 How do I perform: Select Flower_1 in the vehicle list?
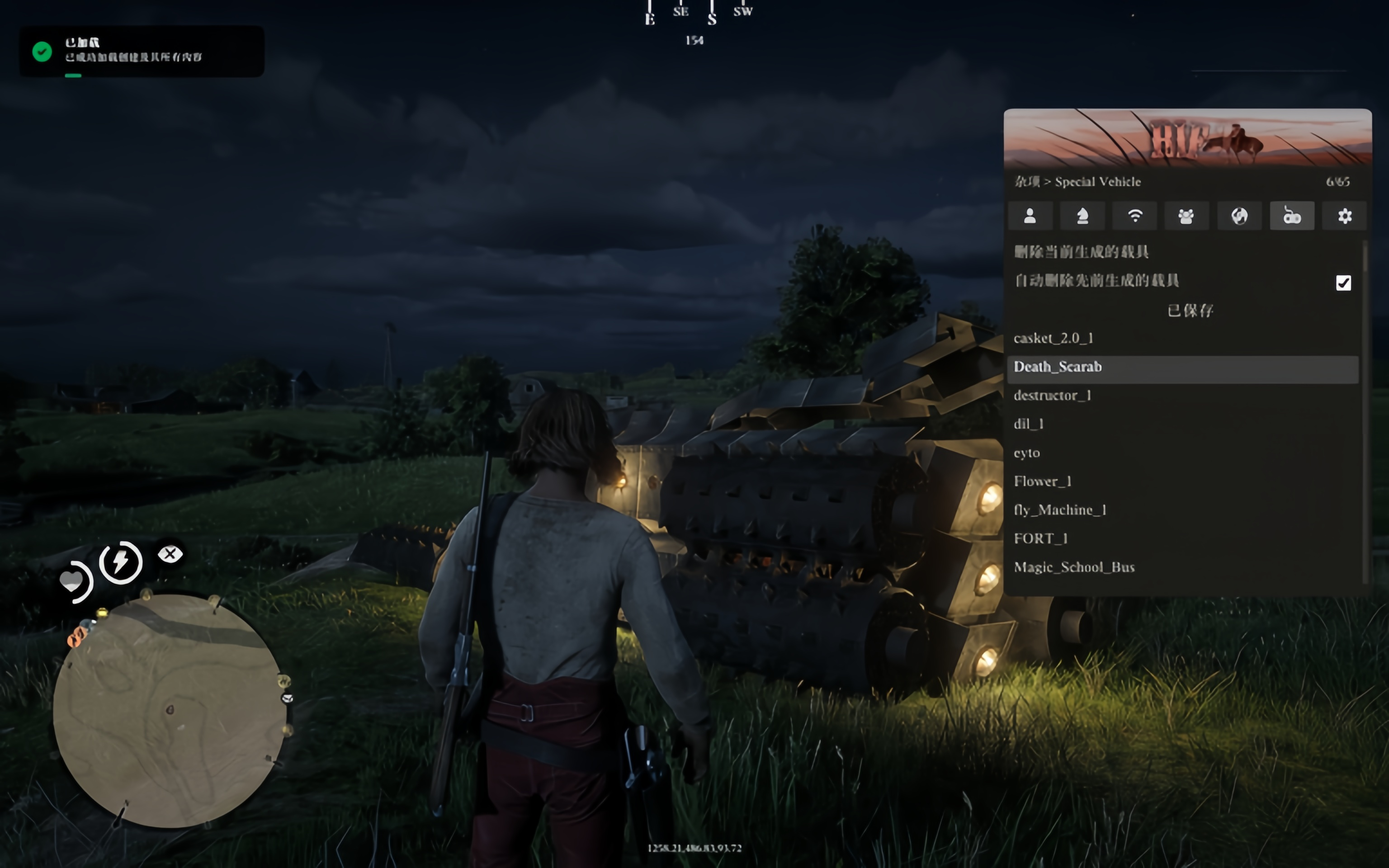point(1042,481)
